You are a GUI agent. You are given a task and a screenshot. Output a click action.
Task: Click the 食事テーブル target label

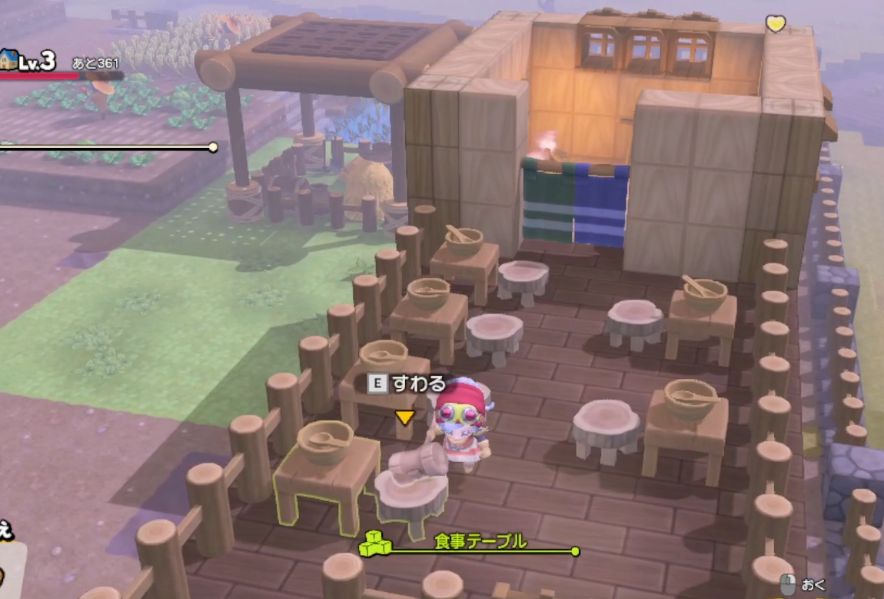[480, 542]
